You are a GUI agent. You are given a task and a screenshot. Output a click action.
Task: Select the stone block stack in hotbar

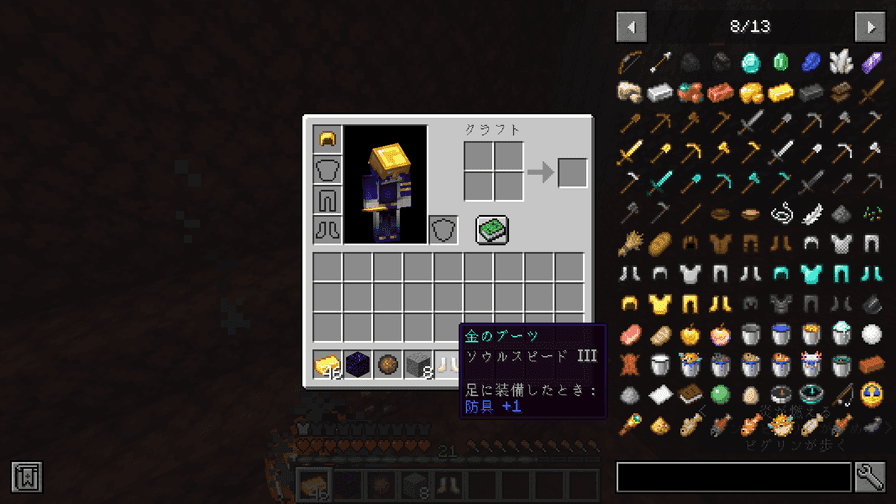(418, 366)
